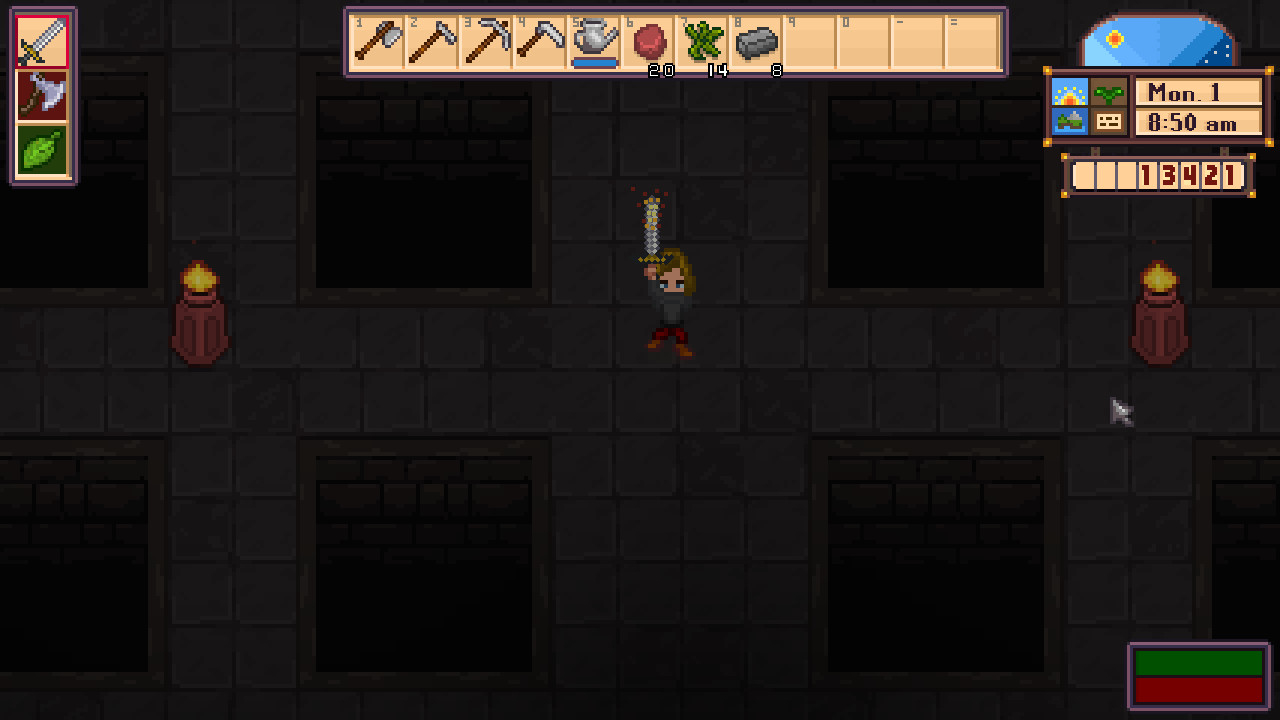Select the hammer in hotbar slot 2
The height and width of the screenshot is (720, 1280).
pos(432,40)
